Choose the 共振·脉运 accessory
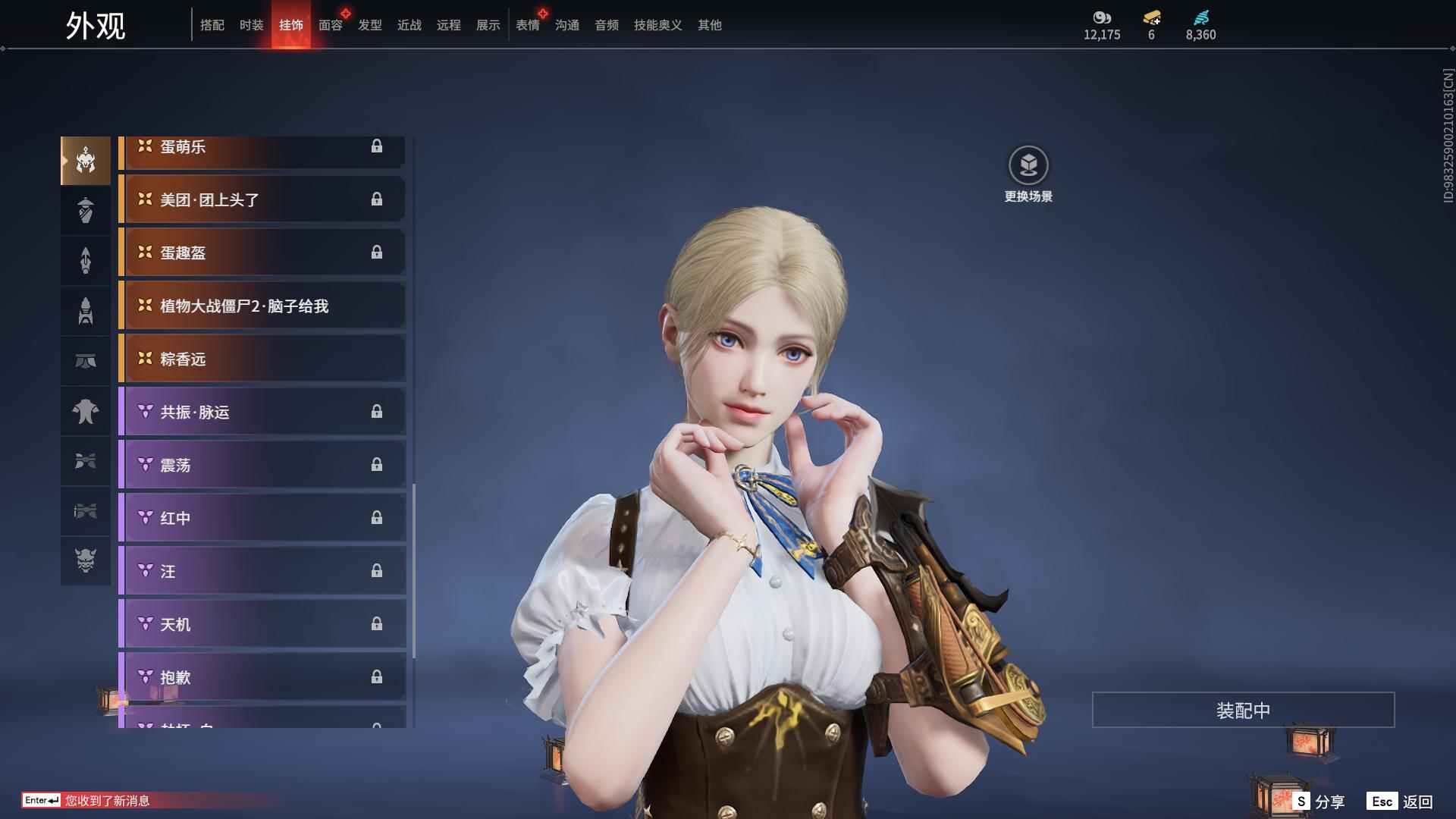This screenshot has width=1456, height=819. pos(262,412)
